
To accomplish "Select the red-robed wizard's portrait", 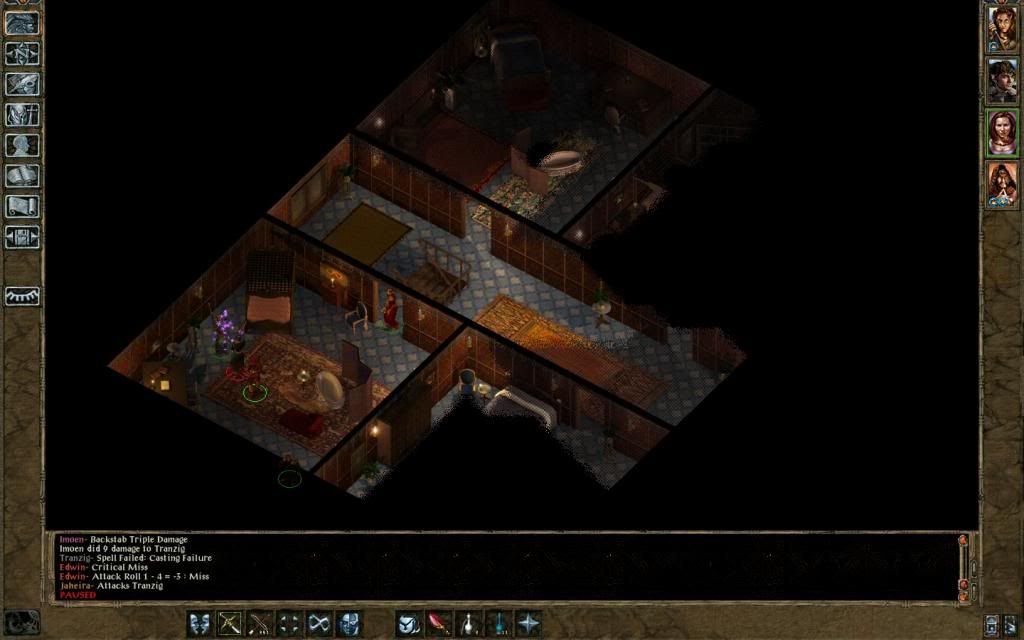I will pyautogui.click(x=1002, y=185).
